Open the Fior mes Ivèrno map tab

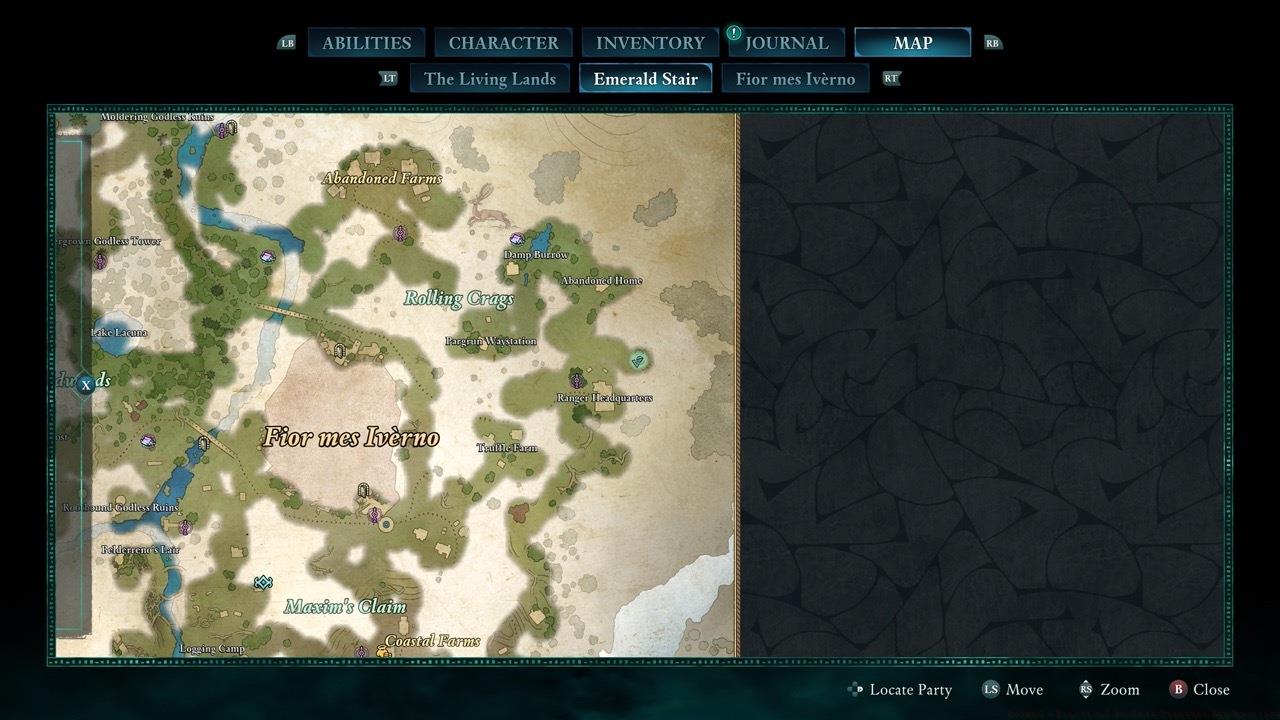coord(795,77)
